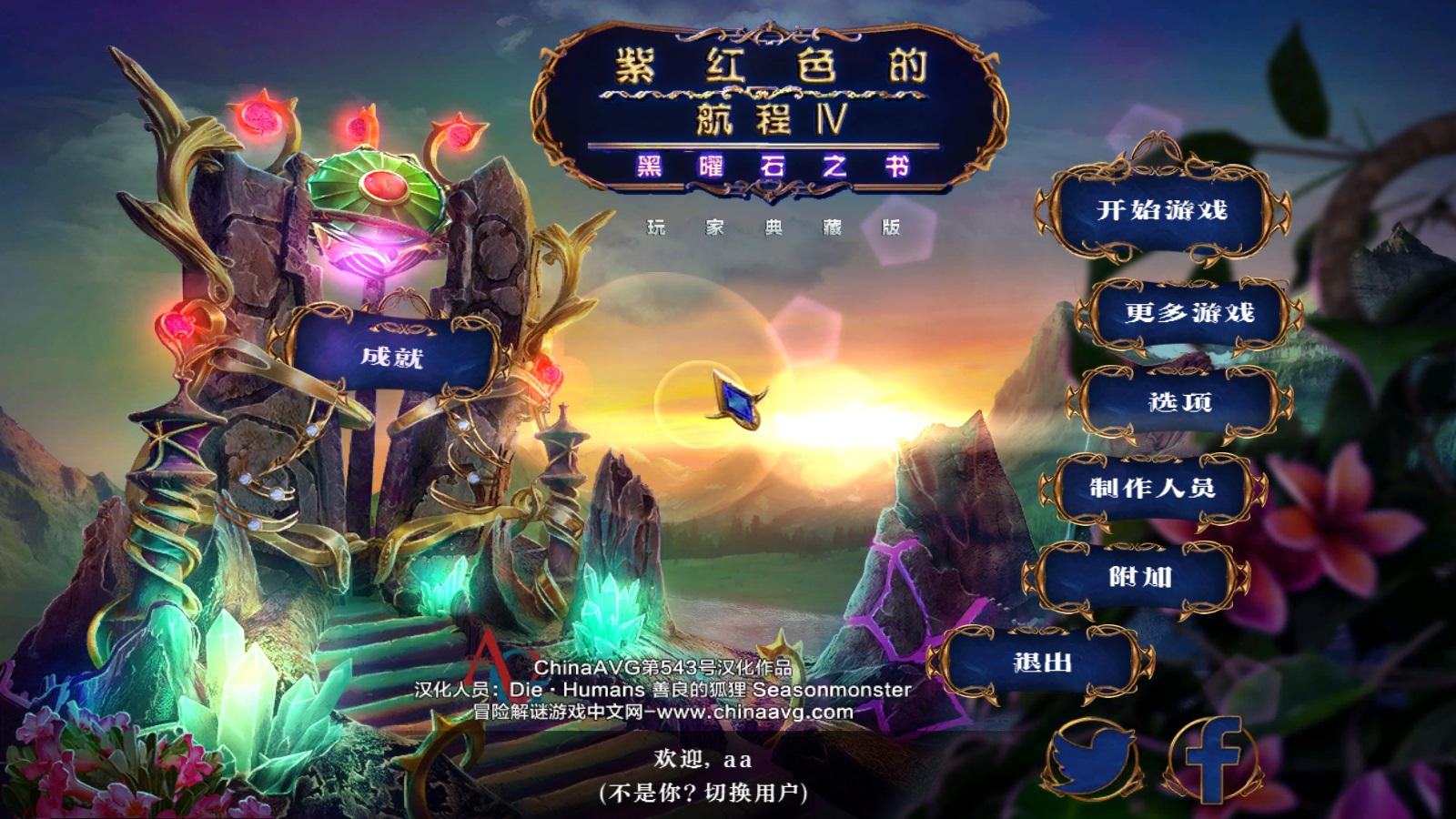Switch user via 不是你？切换用户
This screenshot has width=1456, height=819.
(x=703, y=794)
